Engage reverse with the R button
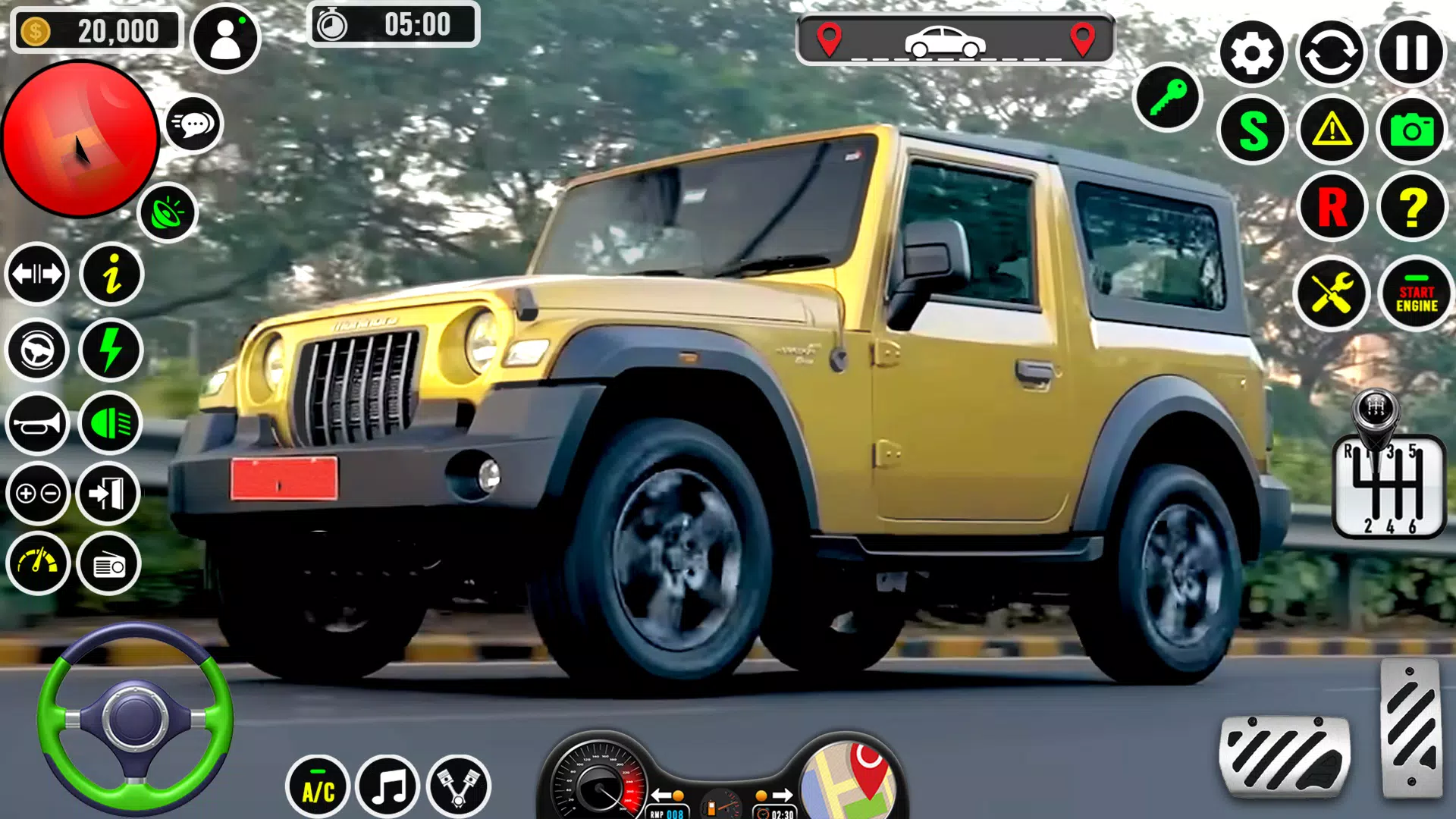Image resolution: width=1456 pixels, height=819 pixels. point(1332,206)
